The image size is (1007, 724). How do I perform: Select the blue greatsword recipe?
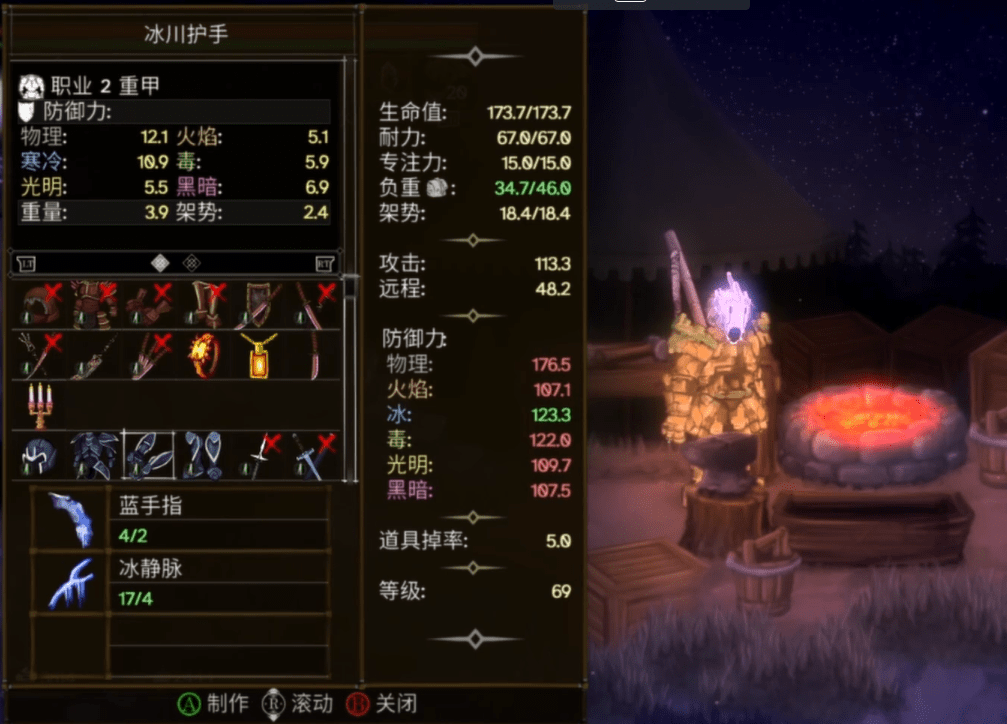(x=314, y=456)
